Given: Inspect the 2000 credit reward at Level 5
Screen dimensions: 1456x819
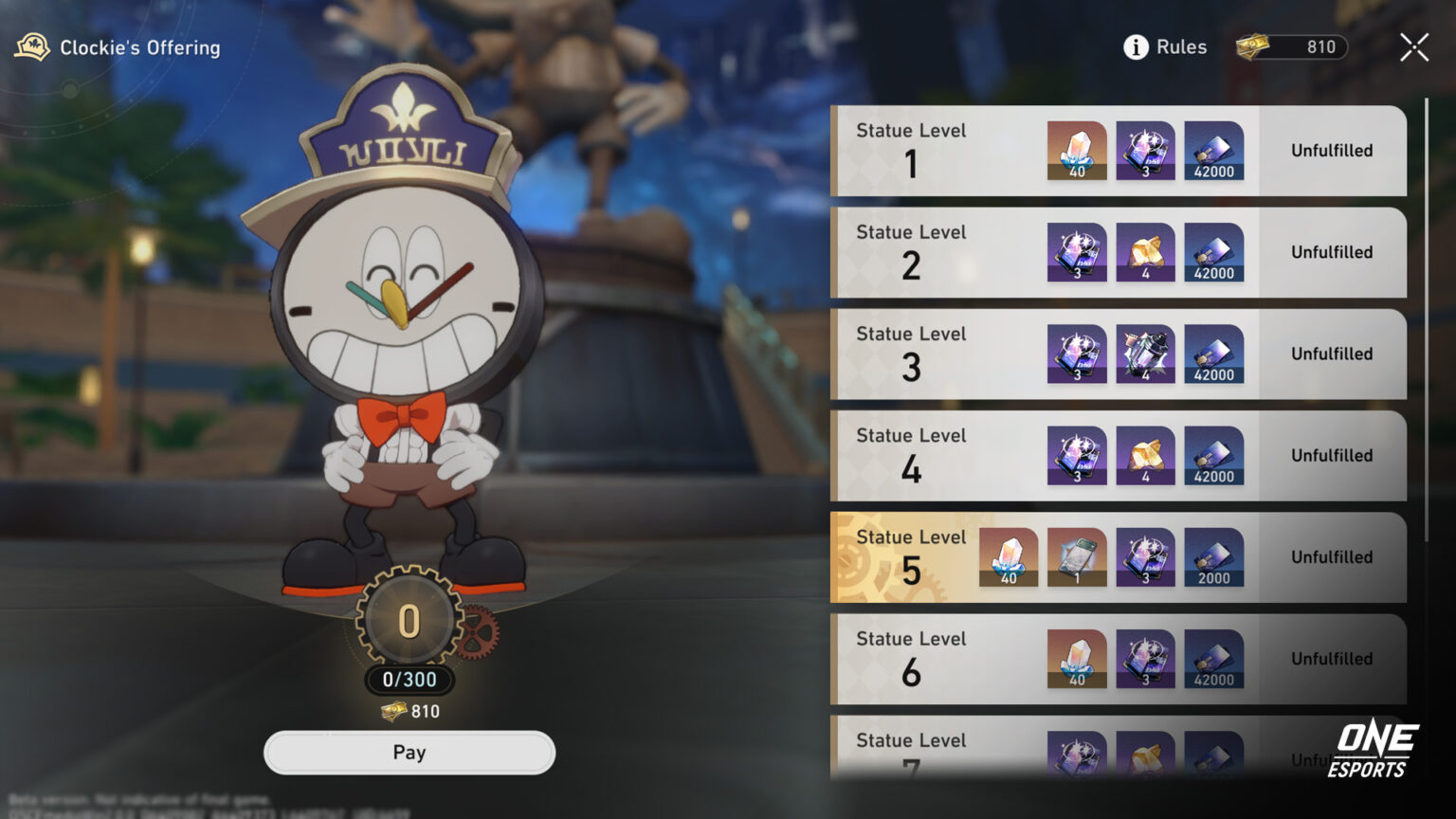Looking at the screenshot, I should pos(1213,557).
